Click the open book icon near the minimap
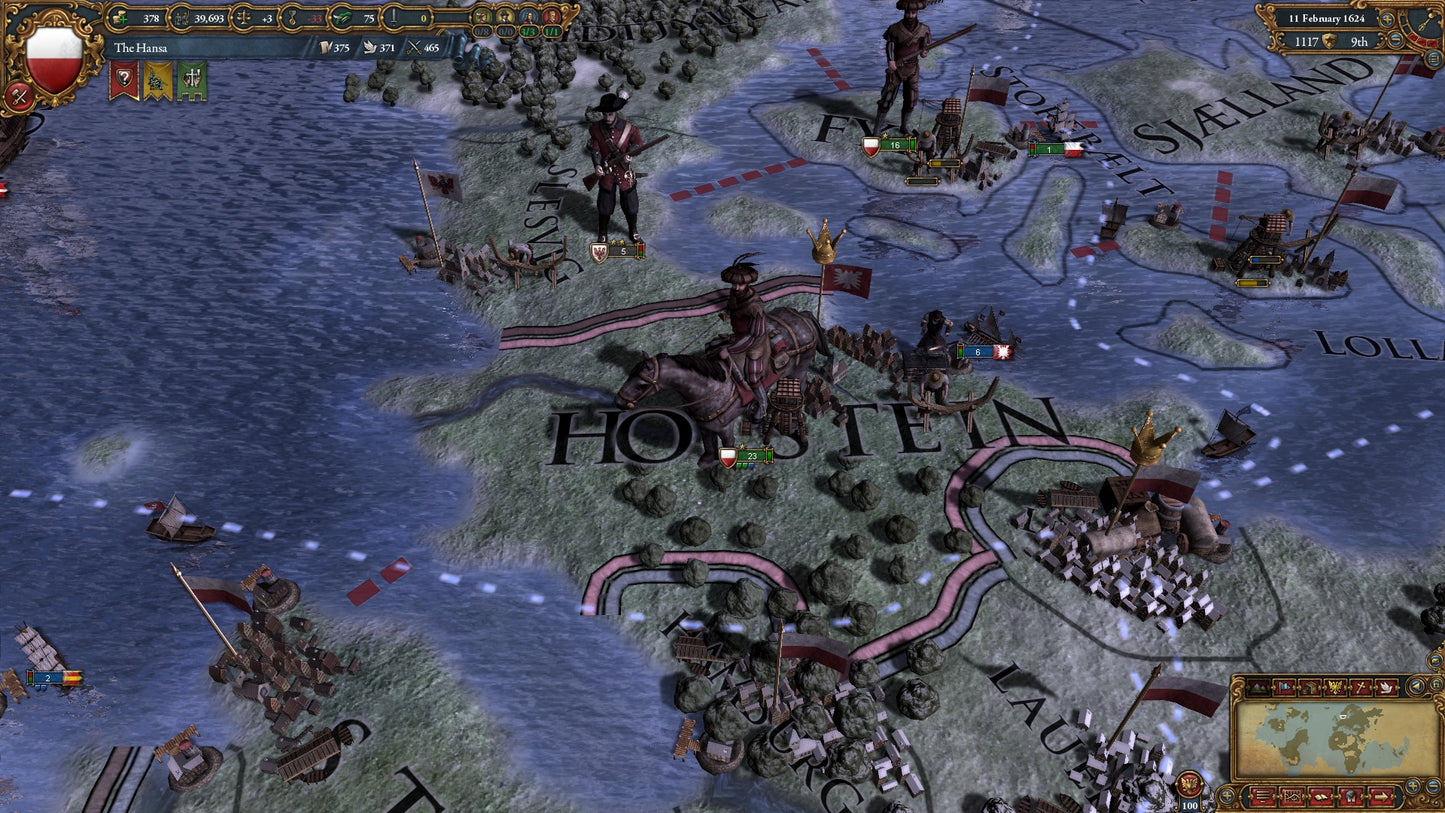Viewport: 1445px width, 813px height. [x=1321, y=797]
